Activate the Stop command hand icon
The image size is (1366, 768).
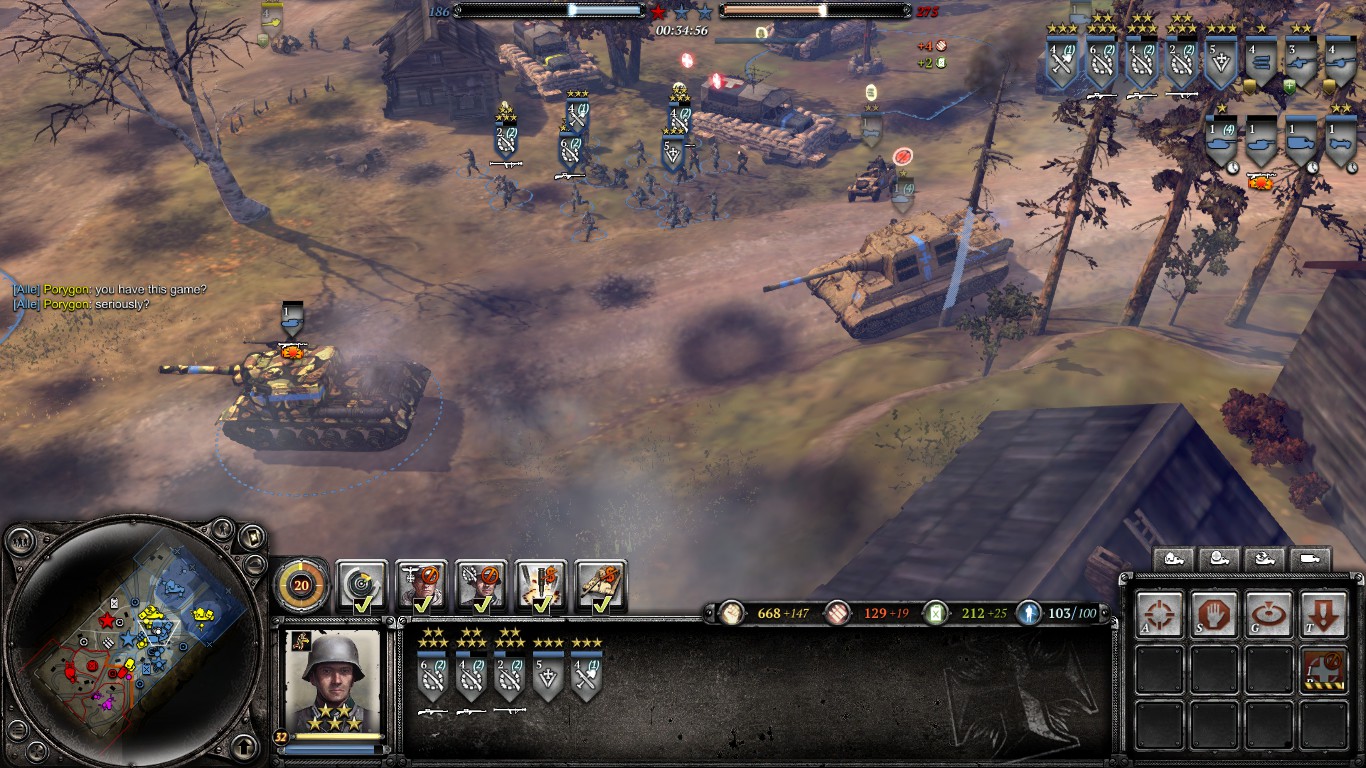(1214, 614)
